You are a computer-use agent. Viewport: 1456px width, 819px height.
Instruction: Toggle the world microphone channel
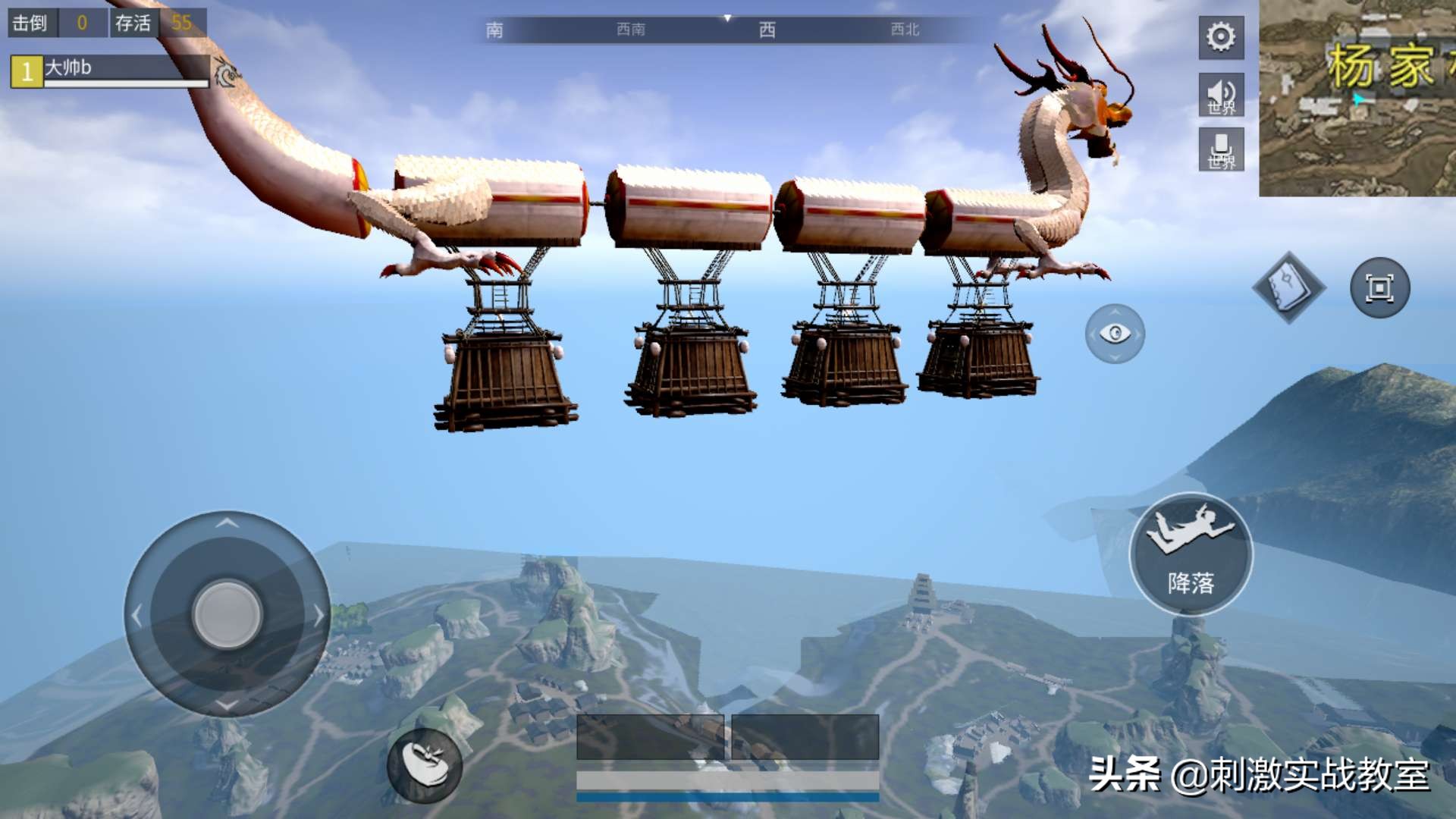click(x=1221, y=149)
